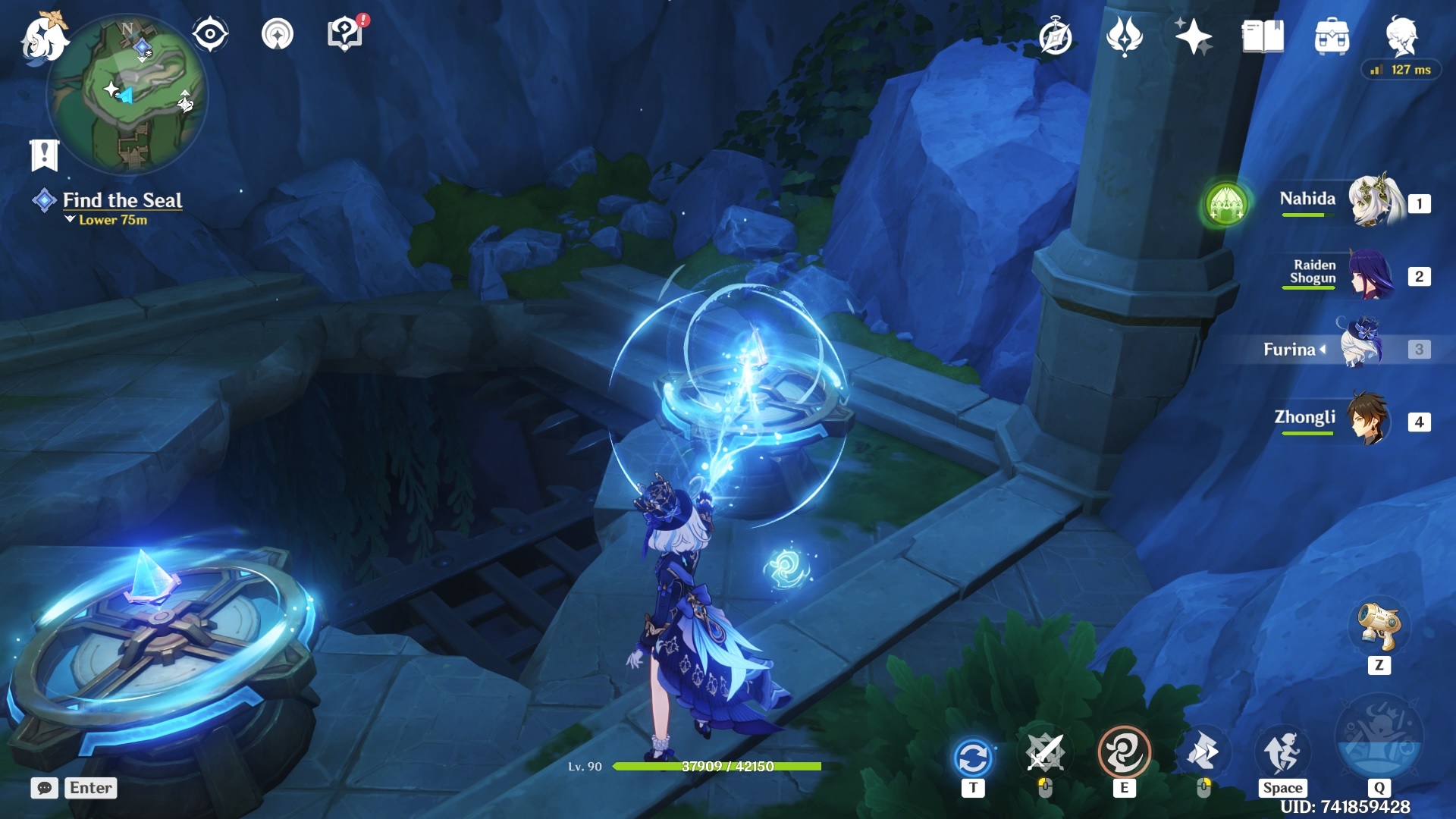The width and height of the screenshot is (1456, 819).
Task: Activate Furina's elemental skill
Action: [1124, 753]
